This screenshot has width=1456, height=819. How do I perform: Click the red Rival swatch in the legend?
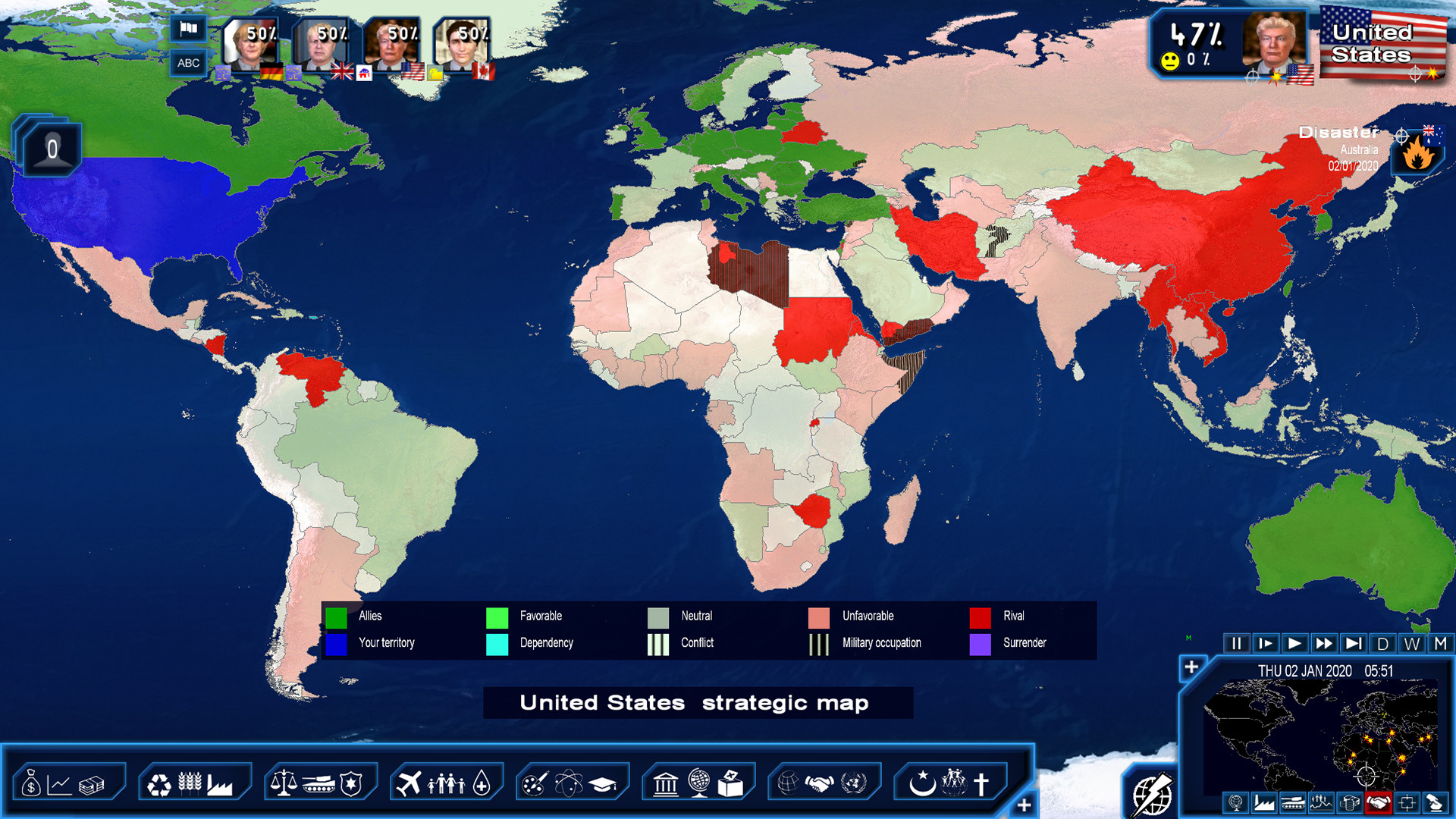point(981,617)
